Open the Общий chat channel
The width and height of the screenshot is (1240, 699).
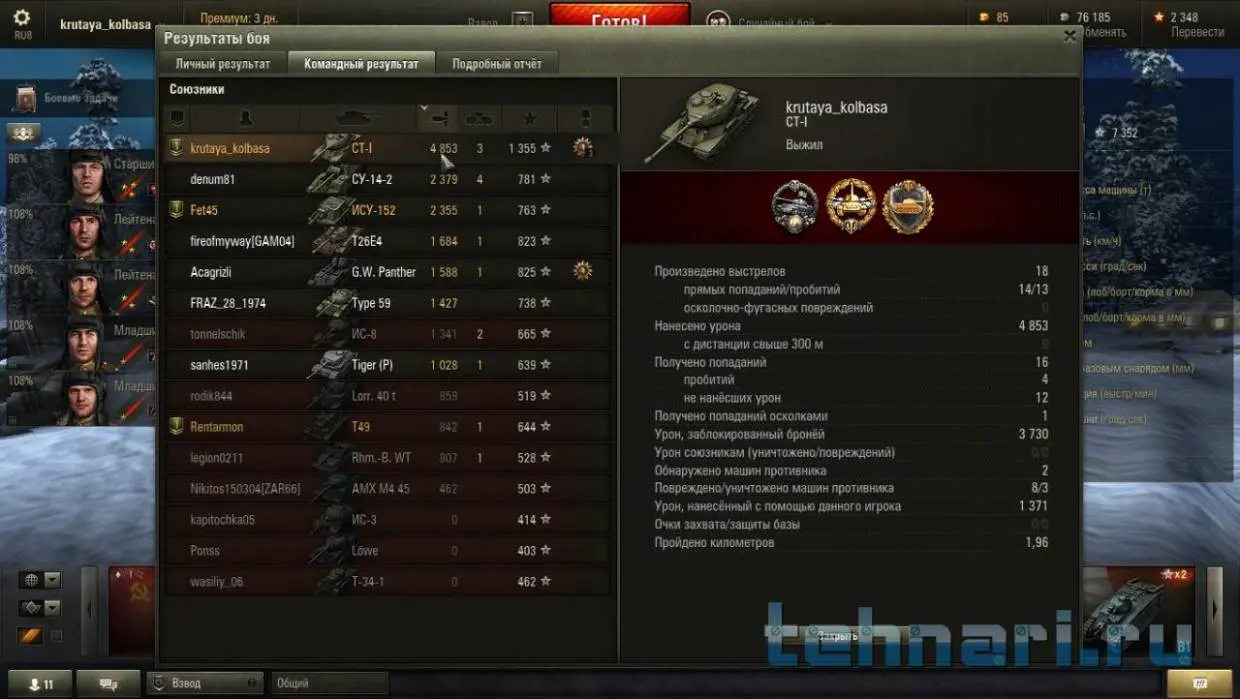click(x=328, y=684)
